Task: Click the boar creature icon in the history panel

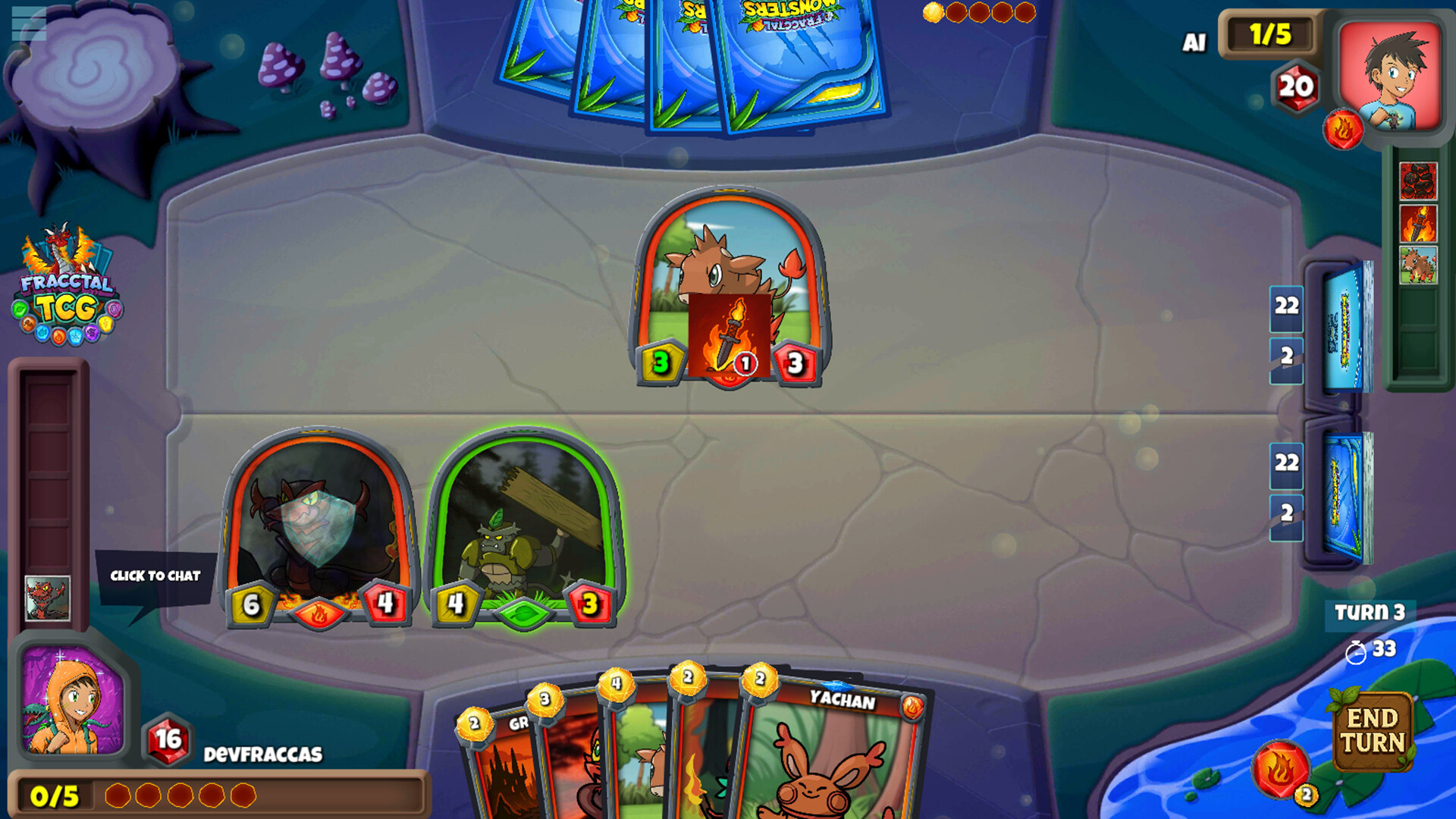Action: click(x=1418, y=265)
